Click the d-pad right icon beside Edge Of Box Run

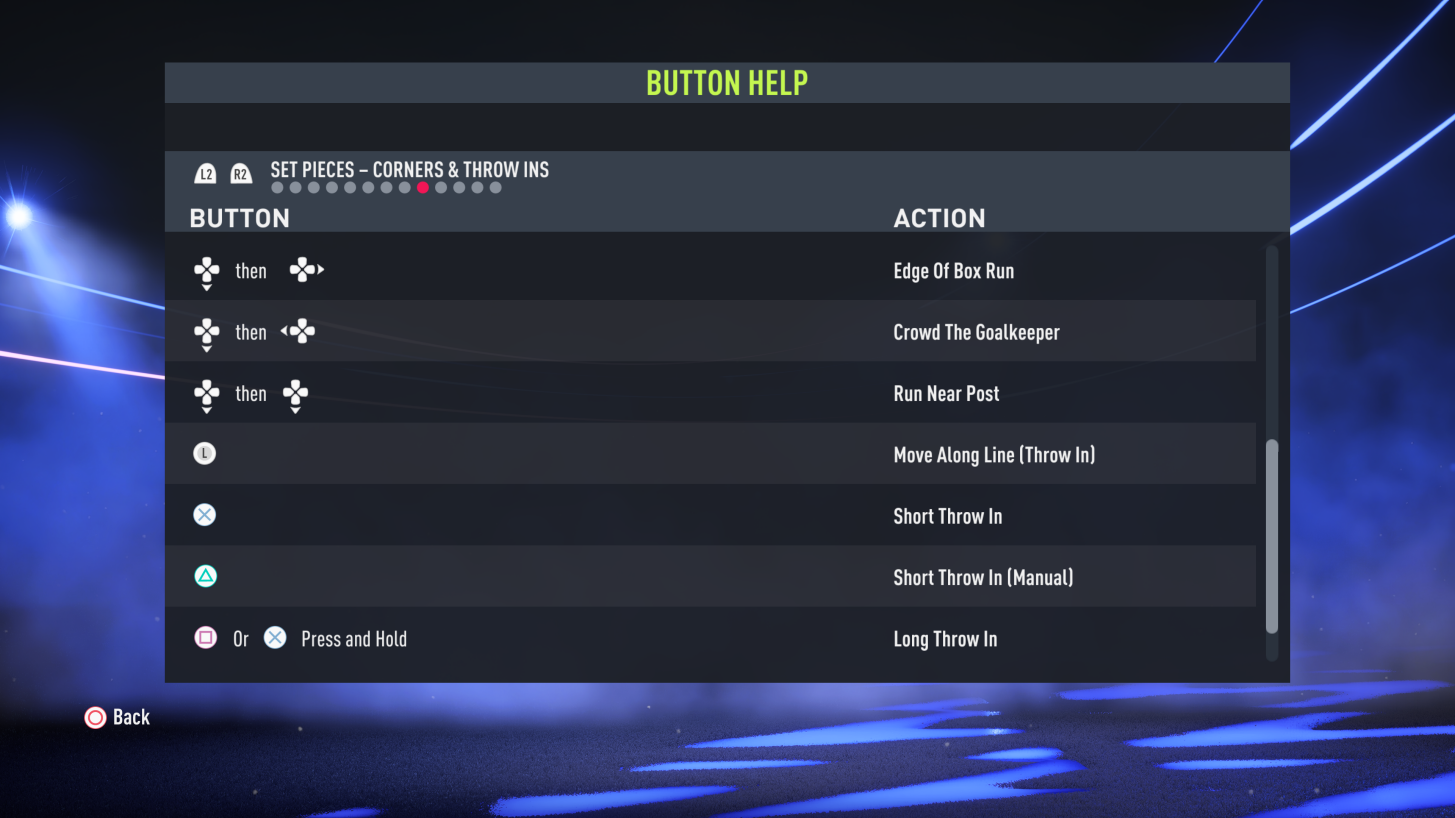click(x=306, y=270)
